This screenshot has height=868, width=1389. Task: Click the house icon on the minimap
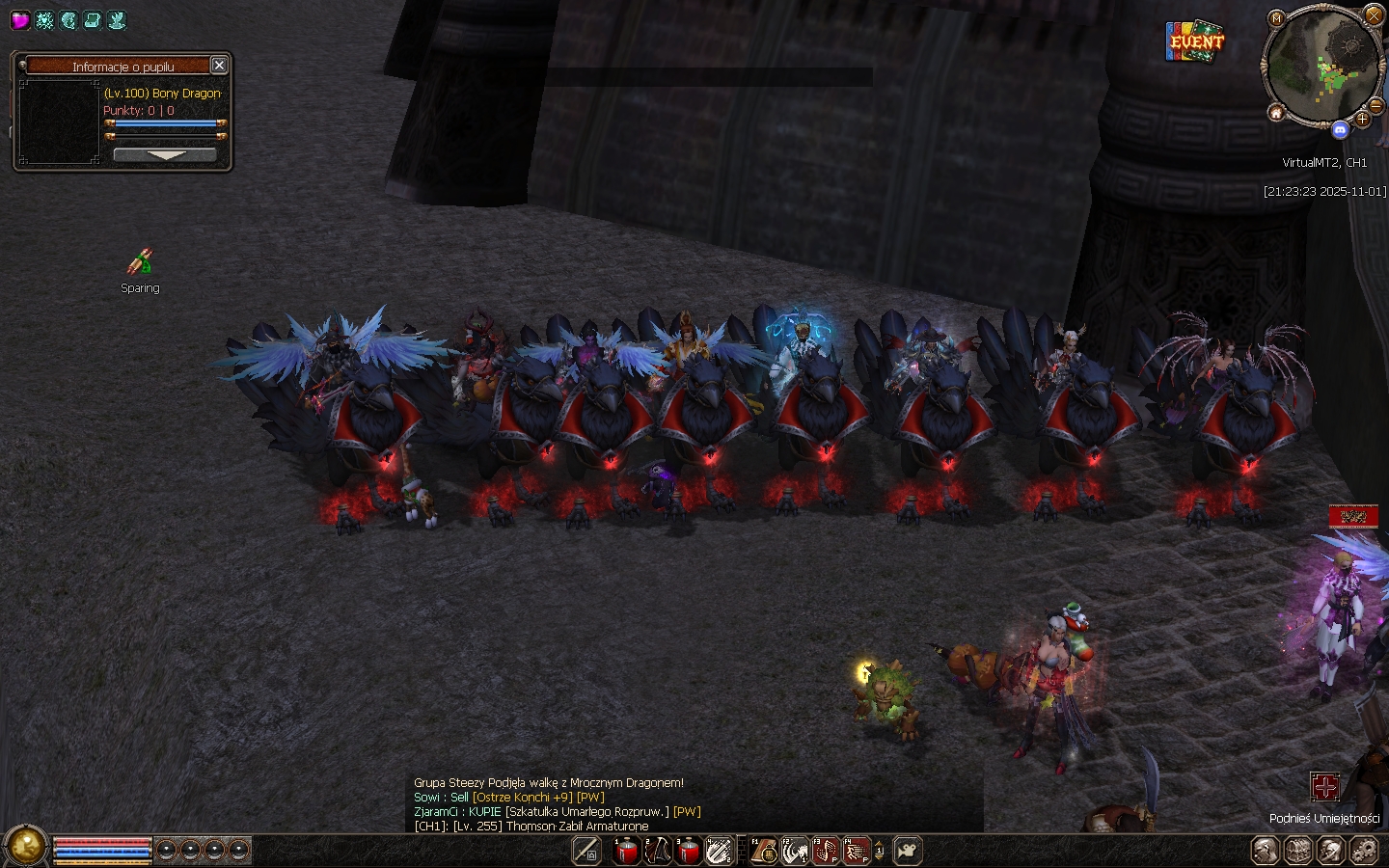coord(1276,113)
